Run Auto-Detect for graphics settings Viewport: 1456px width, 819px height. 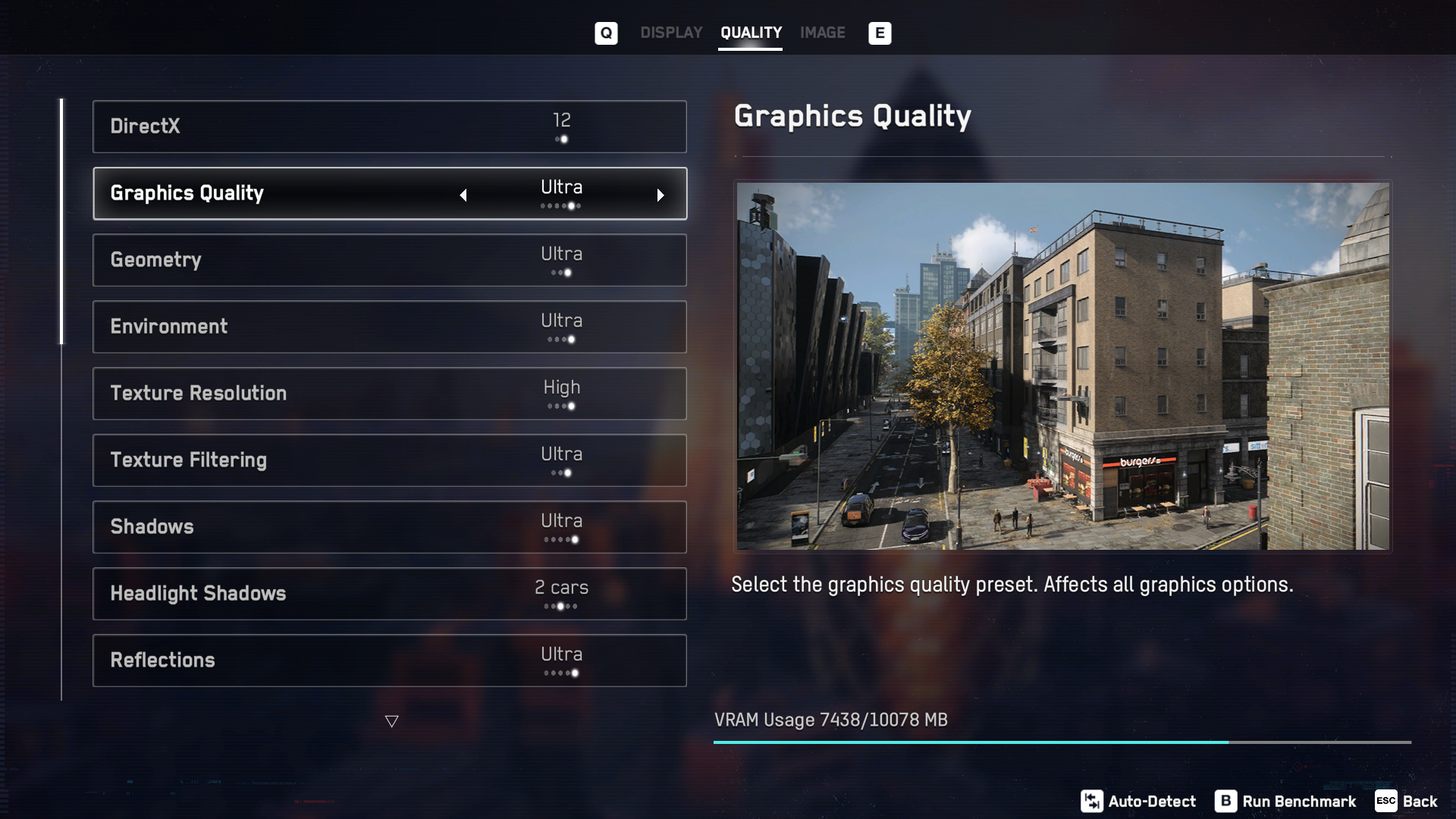pos(1138,802)
